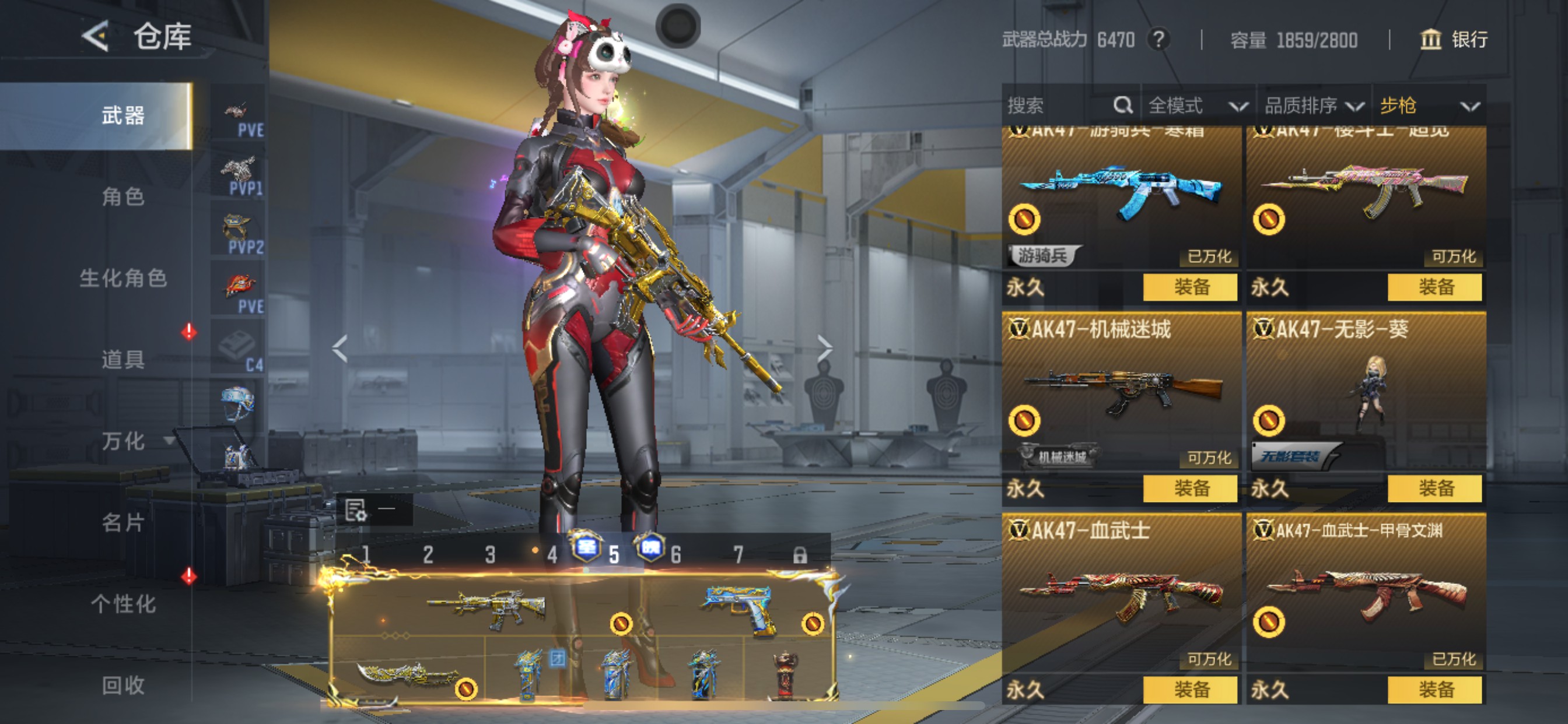
Task: Equip the AK47-血武士 rifle
Action: pyautogui.click(x=1189, y=690)
